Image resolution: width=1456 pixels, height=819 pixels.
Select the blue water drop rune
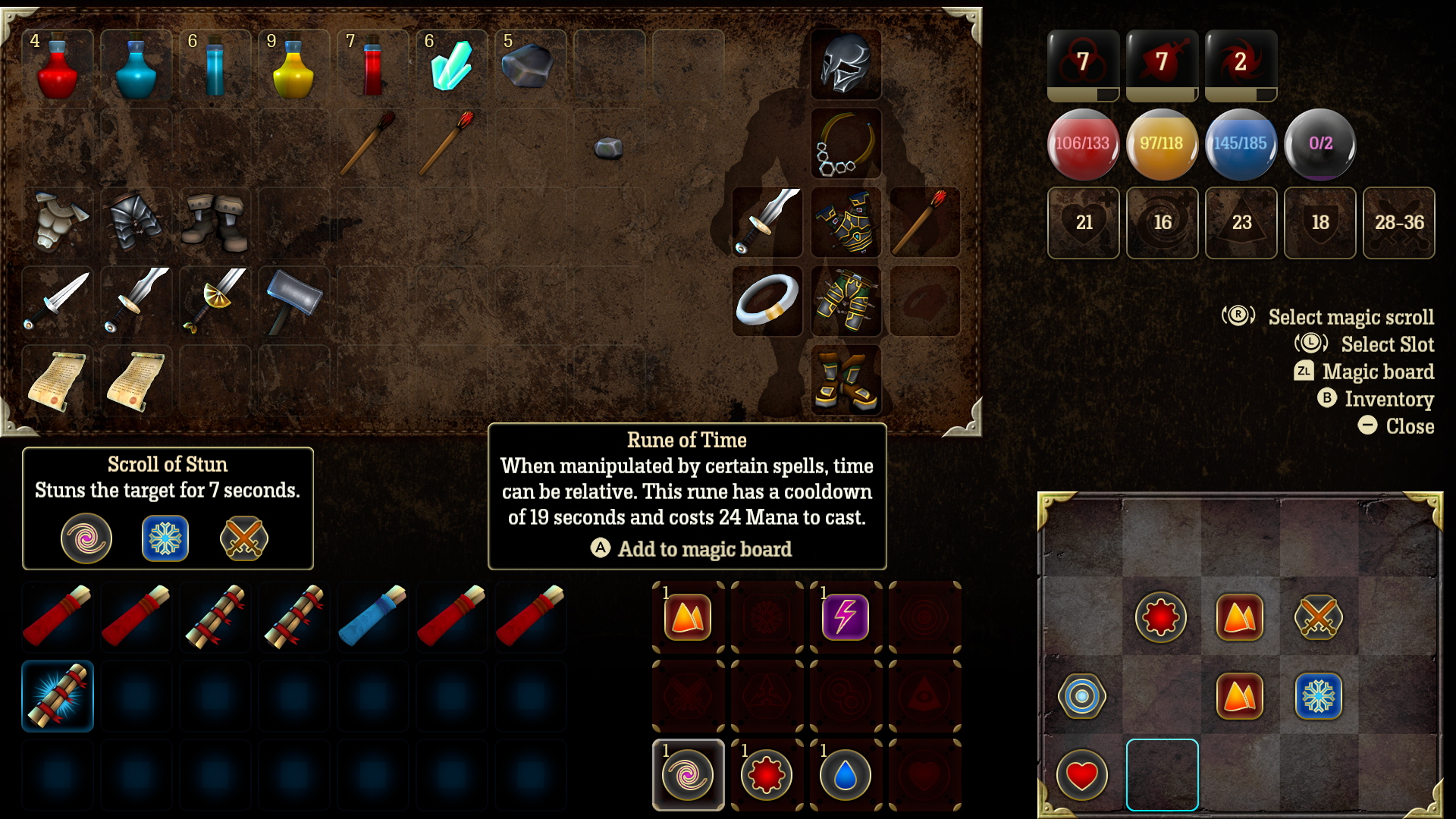(846, 774)
